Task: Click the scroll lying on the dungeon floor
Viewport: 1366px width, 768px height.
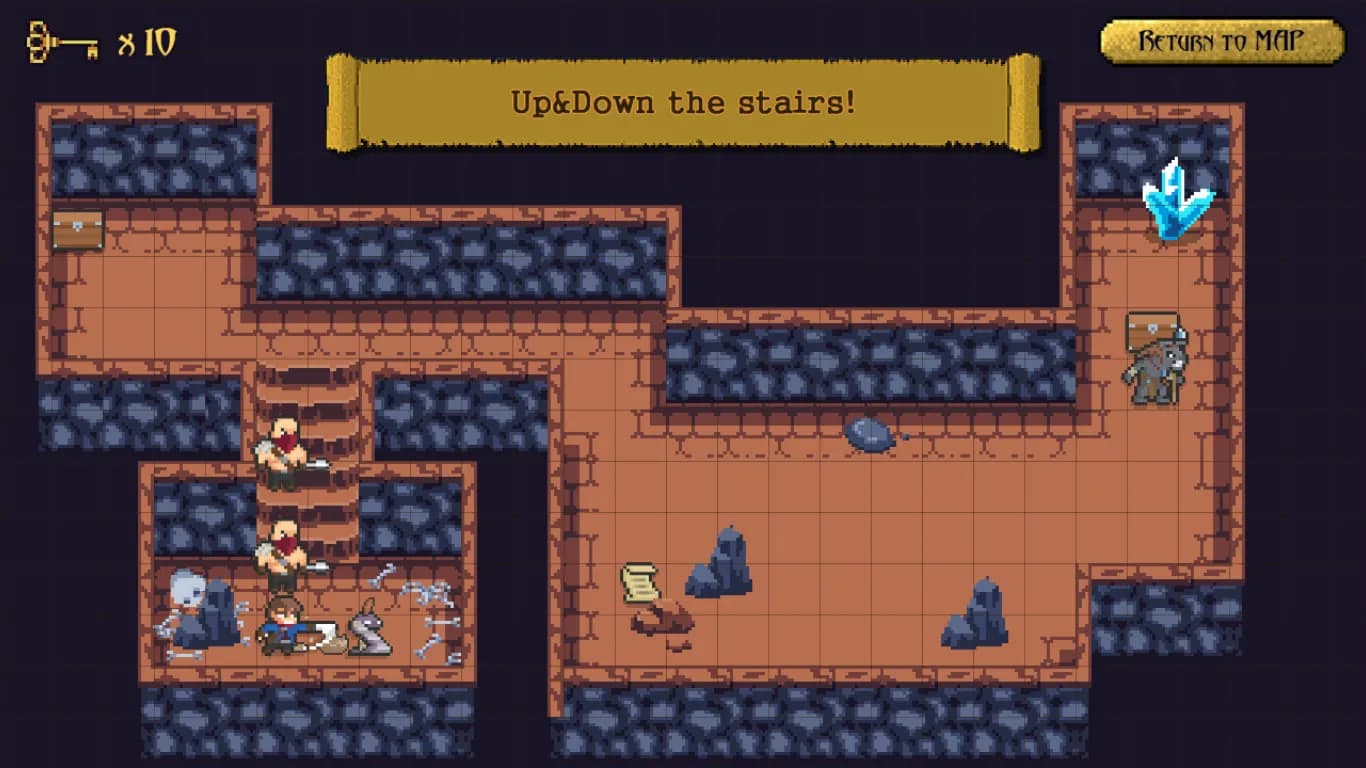Action: click(638, 583)
